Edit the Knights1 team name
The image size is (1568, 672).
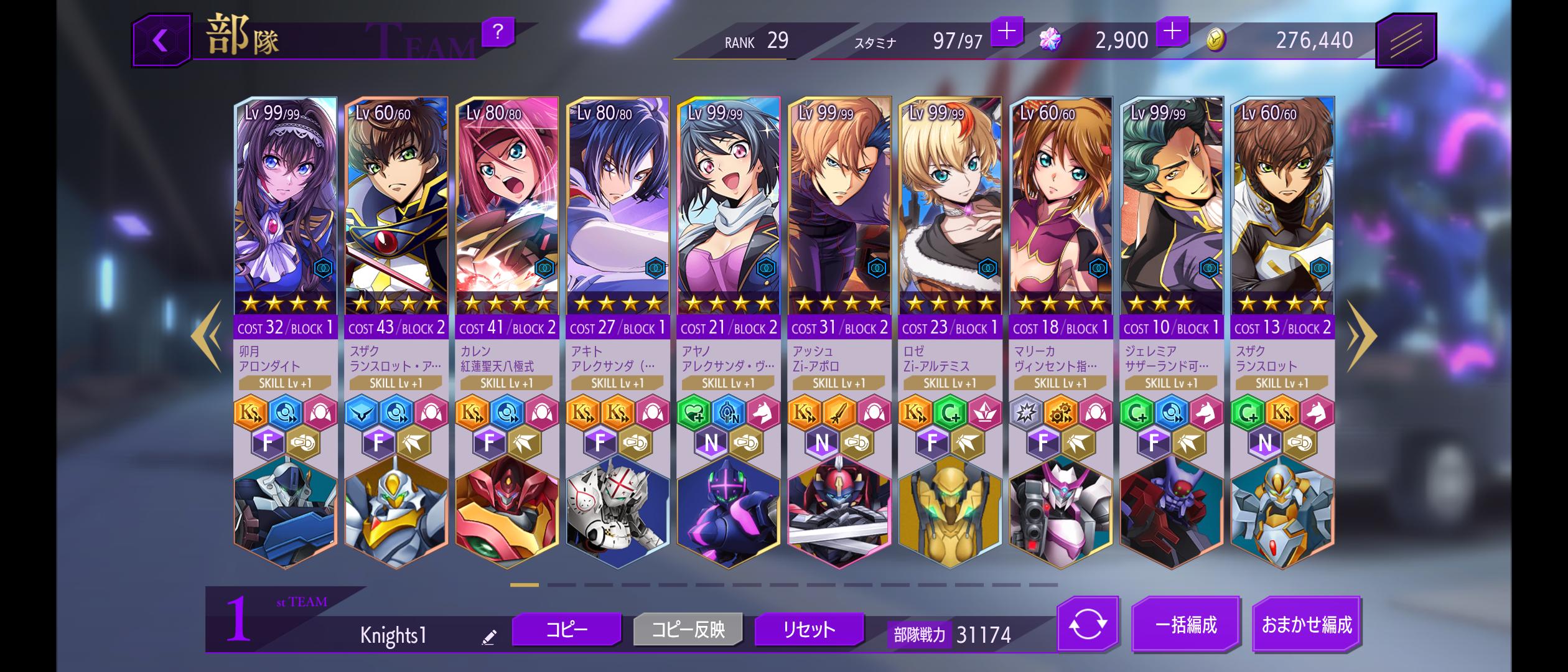(489, 637)
